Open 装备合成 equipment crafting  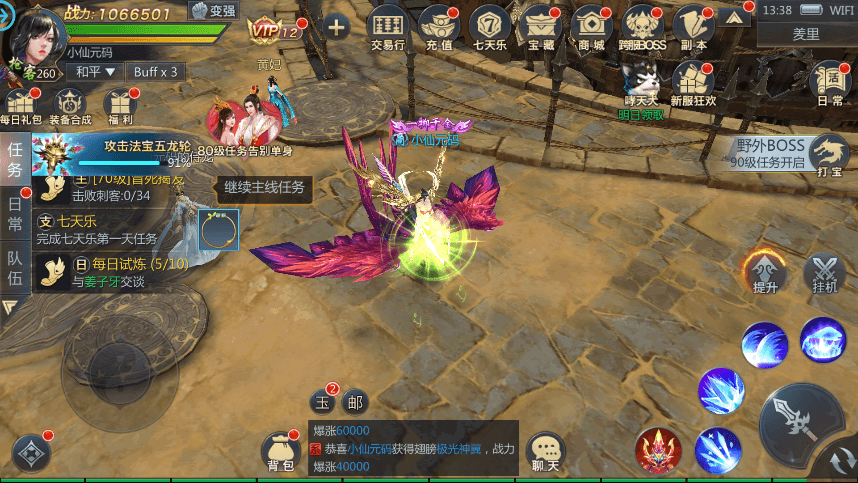point(70,107)
